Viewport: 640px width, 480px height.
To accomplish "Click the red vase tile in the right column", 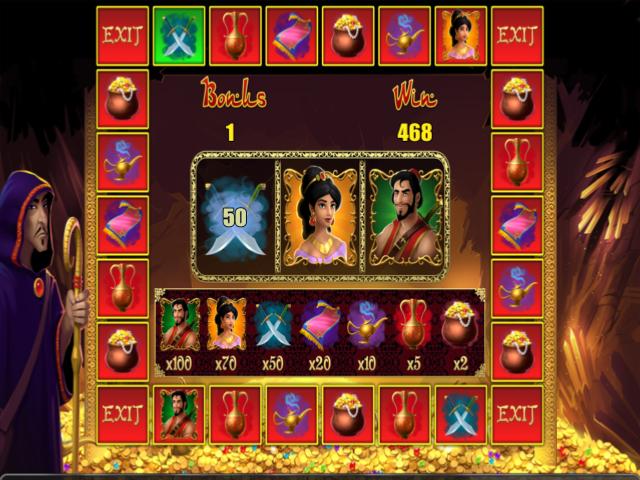I will [x=517, y=161].
